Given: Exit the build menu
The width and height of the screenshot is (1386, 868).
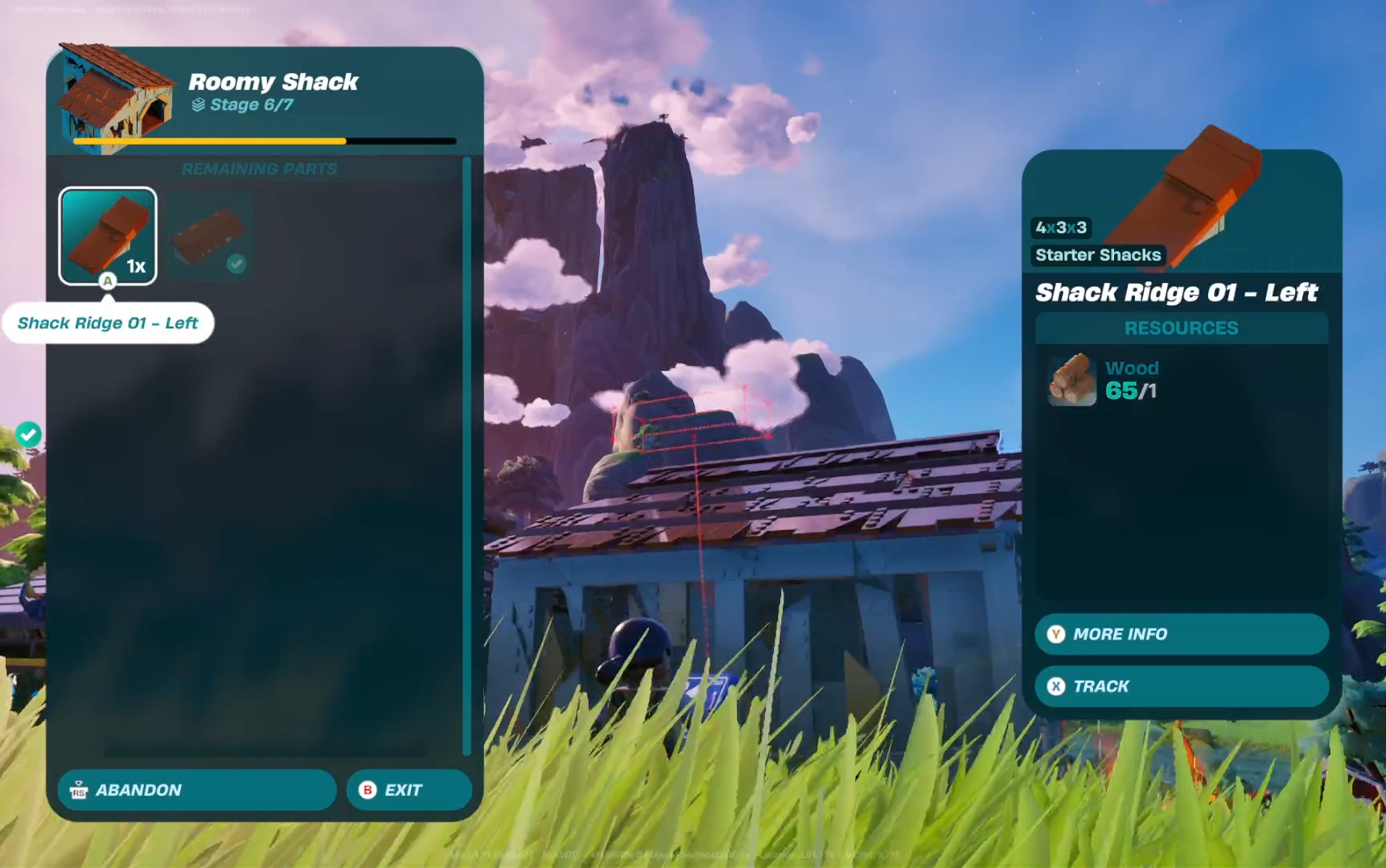Looking at the screenshot, I should coord(409,790).
